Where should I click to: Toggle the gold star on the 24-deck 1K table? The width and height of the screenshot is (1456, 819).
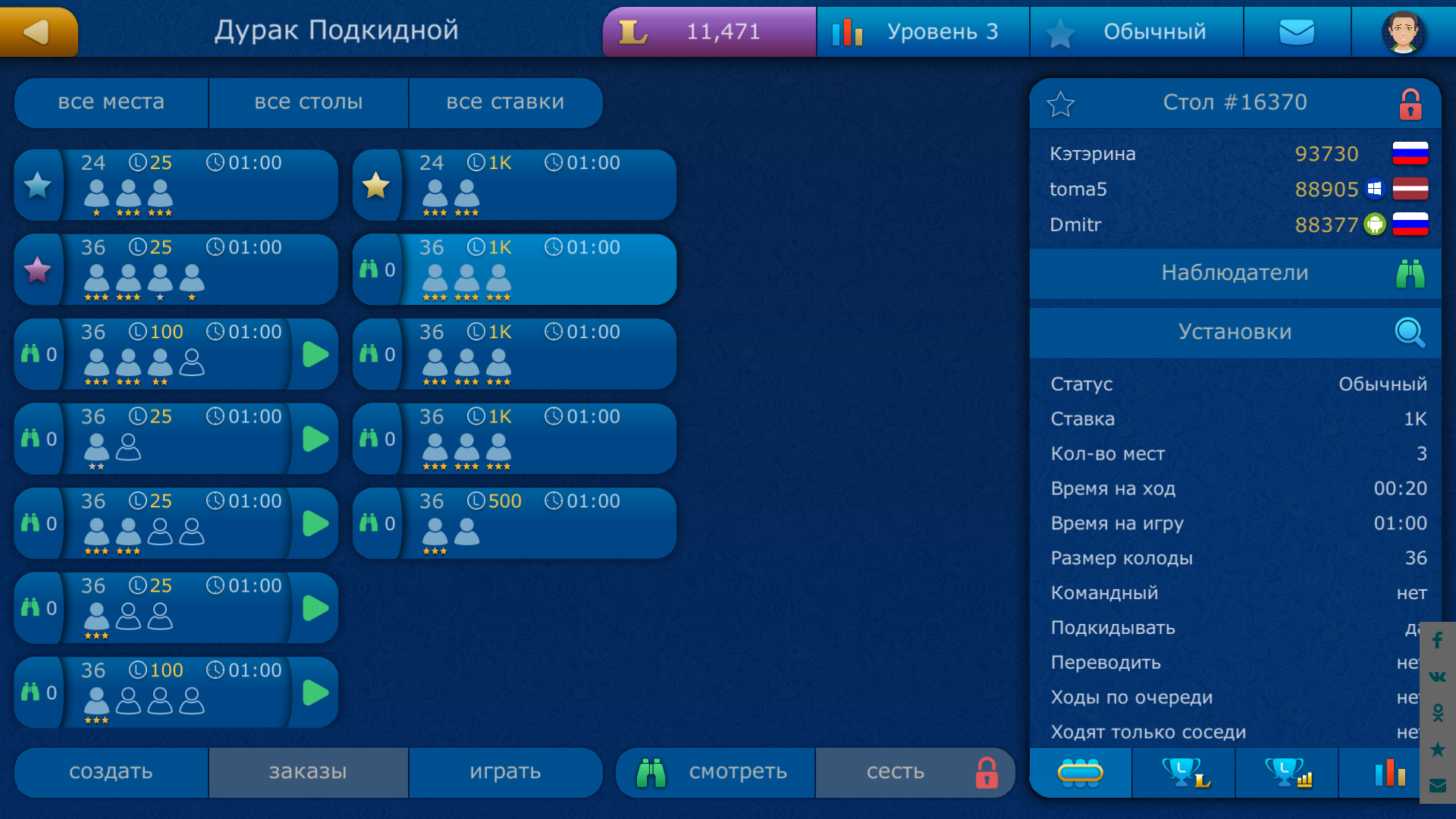[377, 184]
